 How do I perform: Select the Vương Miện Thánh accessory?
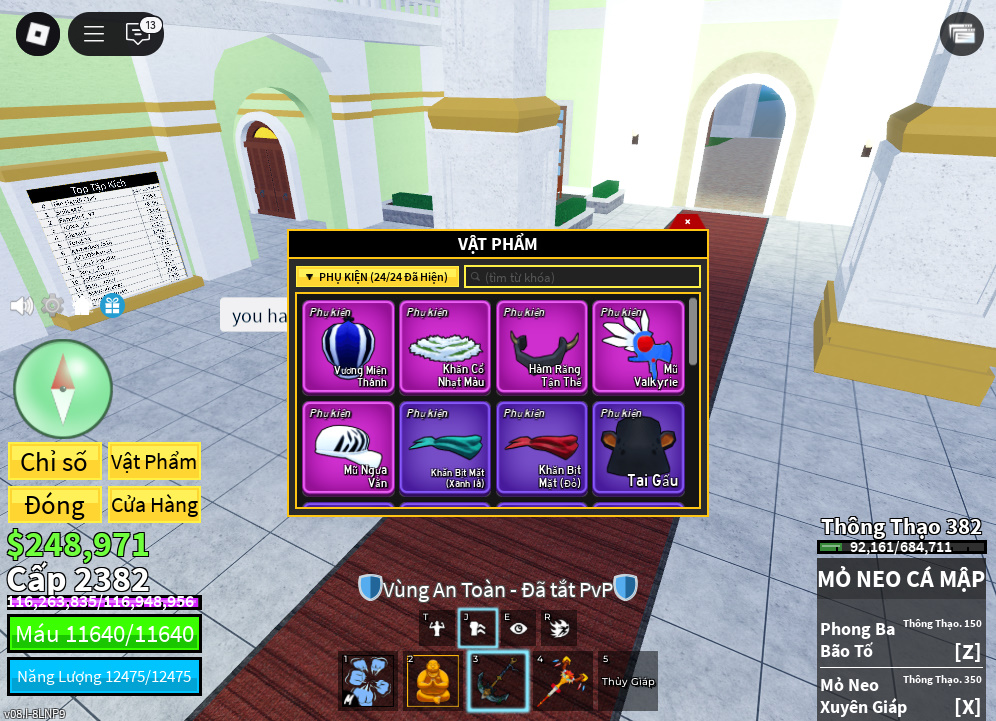[347, 347]
